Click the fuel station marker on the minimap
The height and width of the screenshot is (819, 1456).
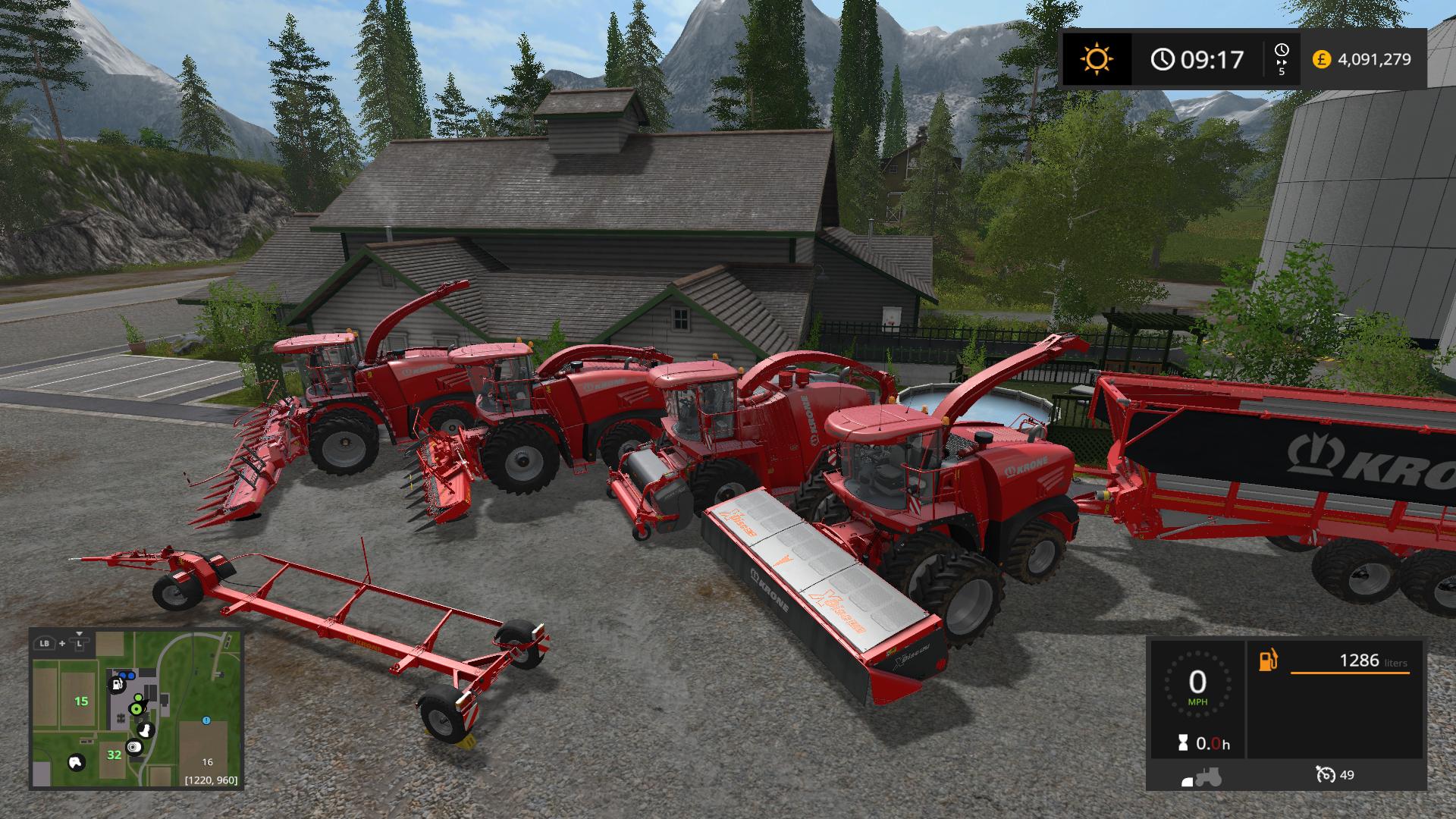pyautogui.click(x=118, y=685)
